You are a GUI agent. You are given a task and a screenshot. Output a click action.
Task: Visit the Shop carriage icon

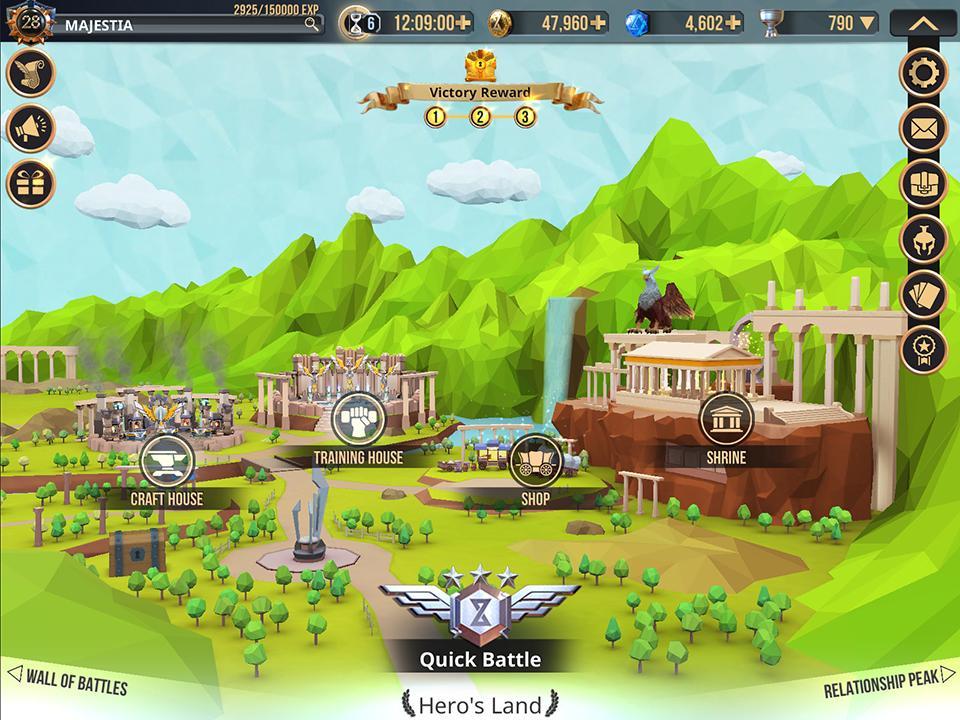(x=535, y=460)
